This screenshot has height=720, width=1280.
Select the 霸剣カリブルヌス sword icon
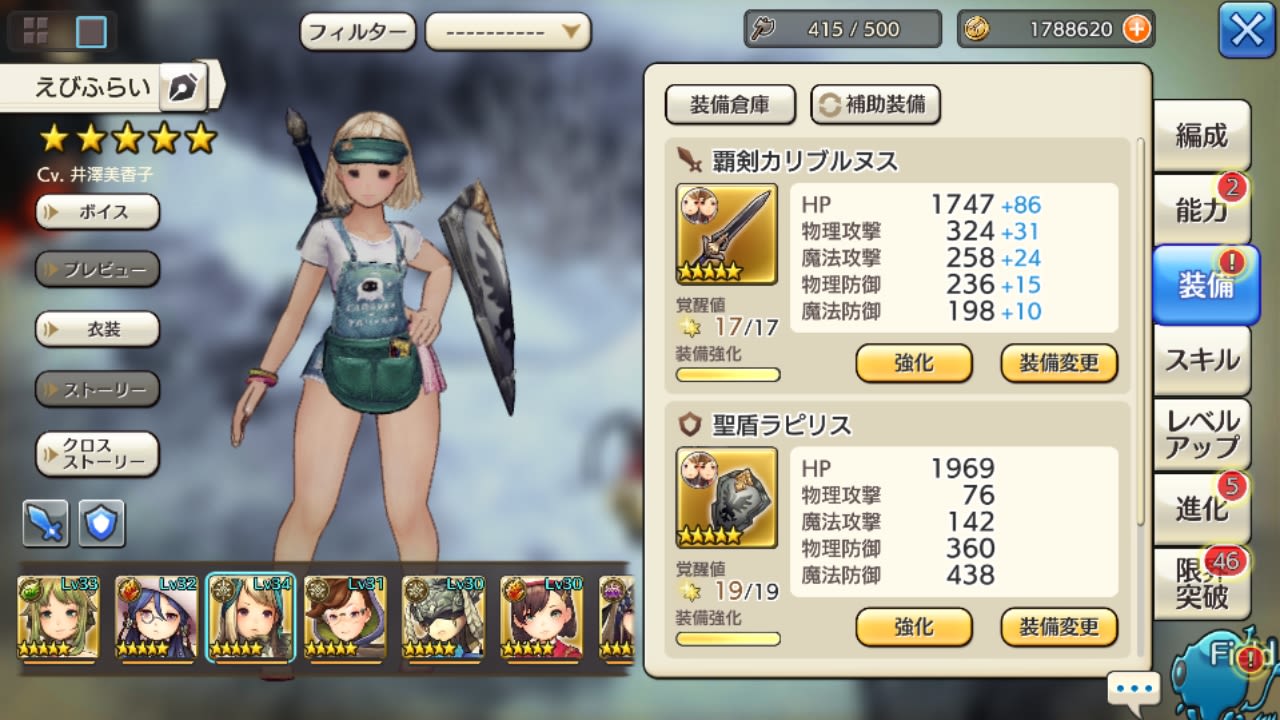pyautogui.click(x=727, y=234)
